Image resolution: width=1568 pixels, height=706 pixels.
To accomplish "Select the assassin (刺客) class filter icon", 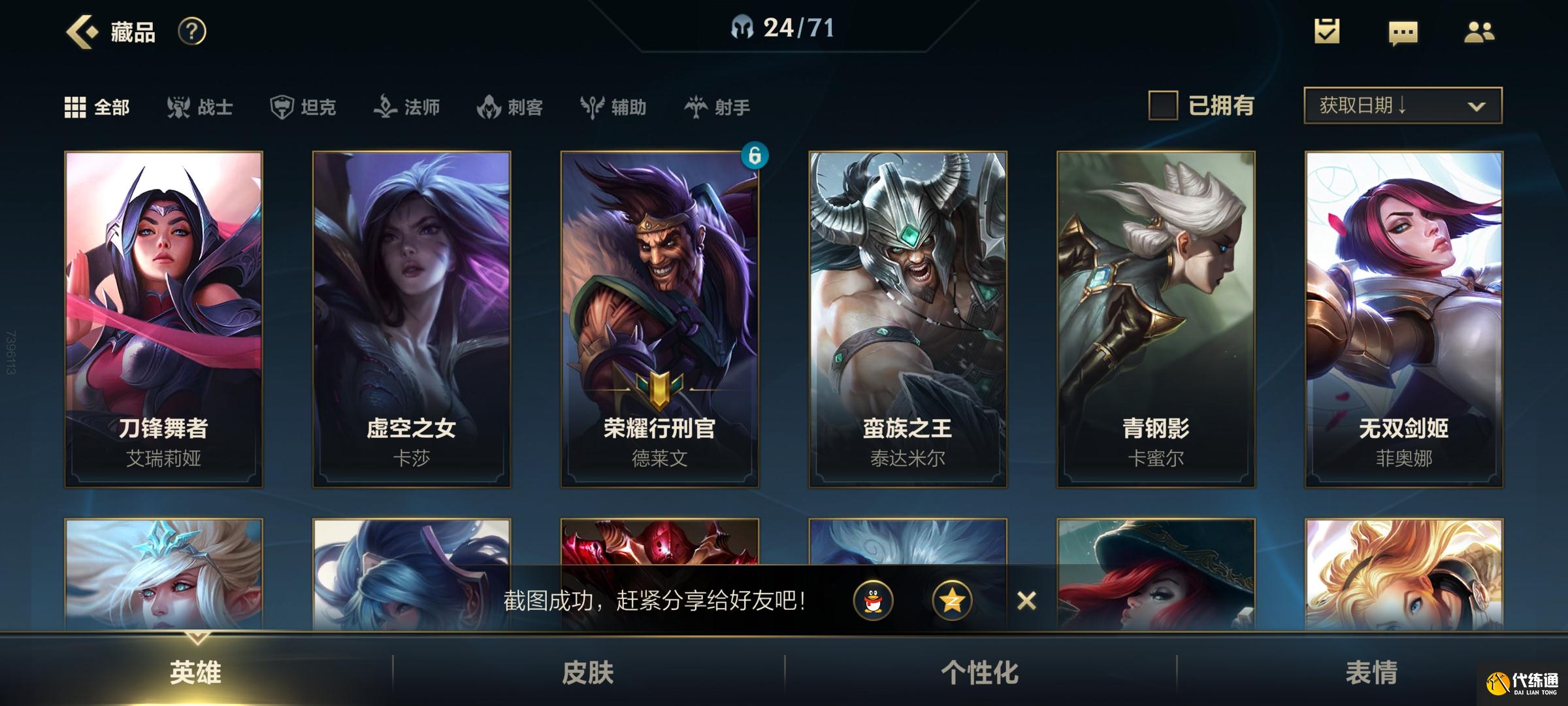I will coord(490,108).
